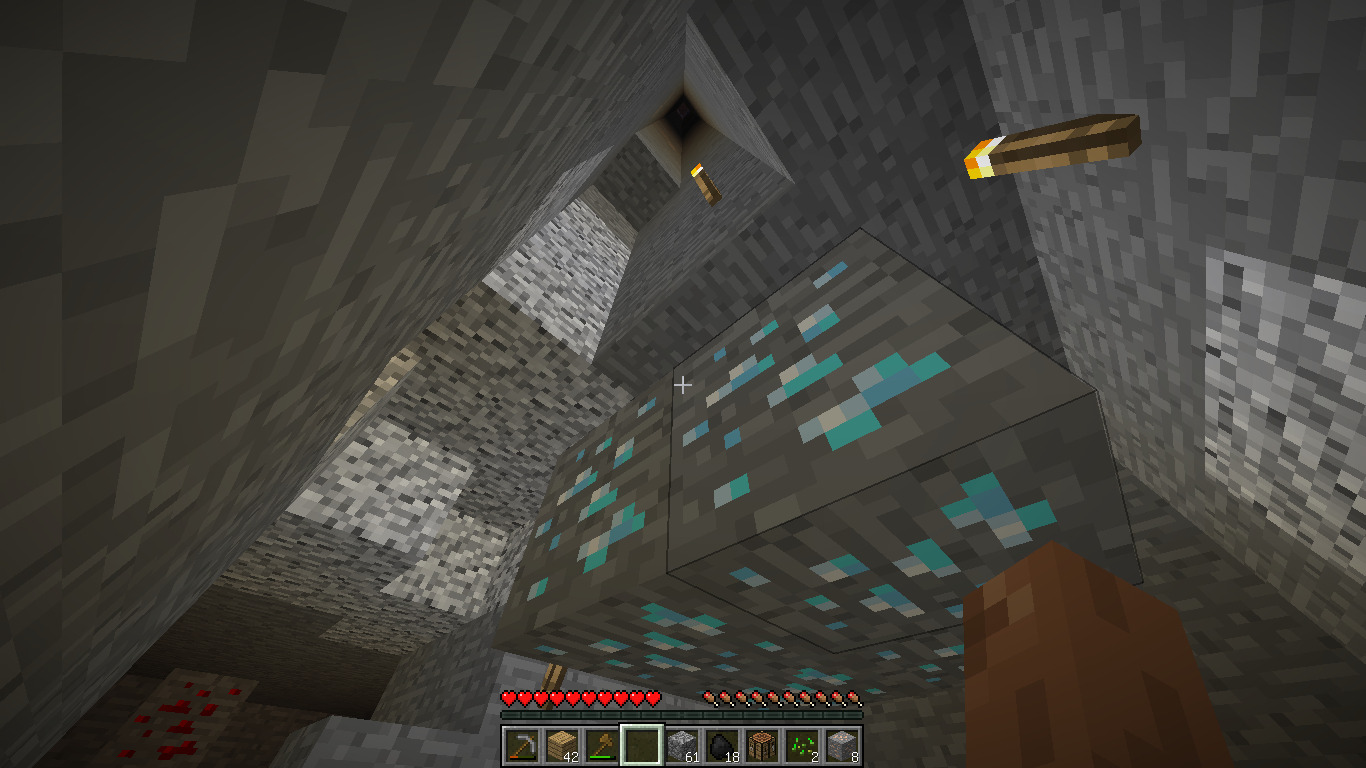Image resolution: width=1366 pixels, height=768 pixels.
Task: Select the iron ore stack of 8
Action: 841,745
